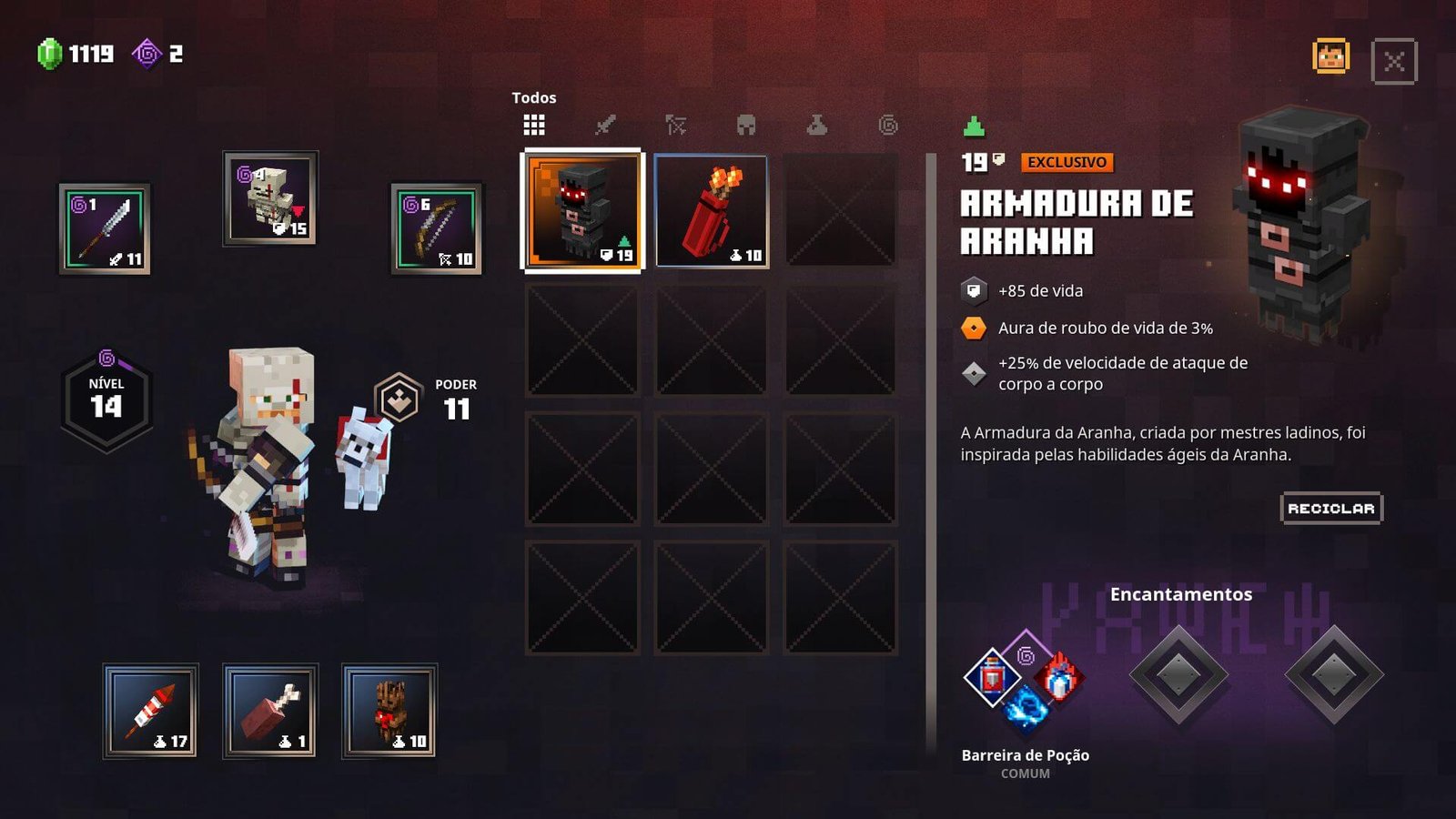Screen dimensions: 1456x819
Task: Open the player profile face icon
Action: tap(1330, 57)
